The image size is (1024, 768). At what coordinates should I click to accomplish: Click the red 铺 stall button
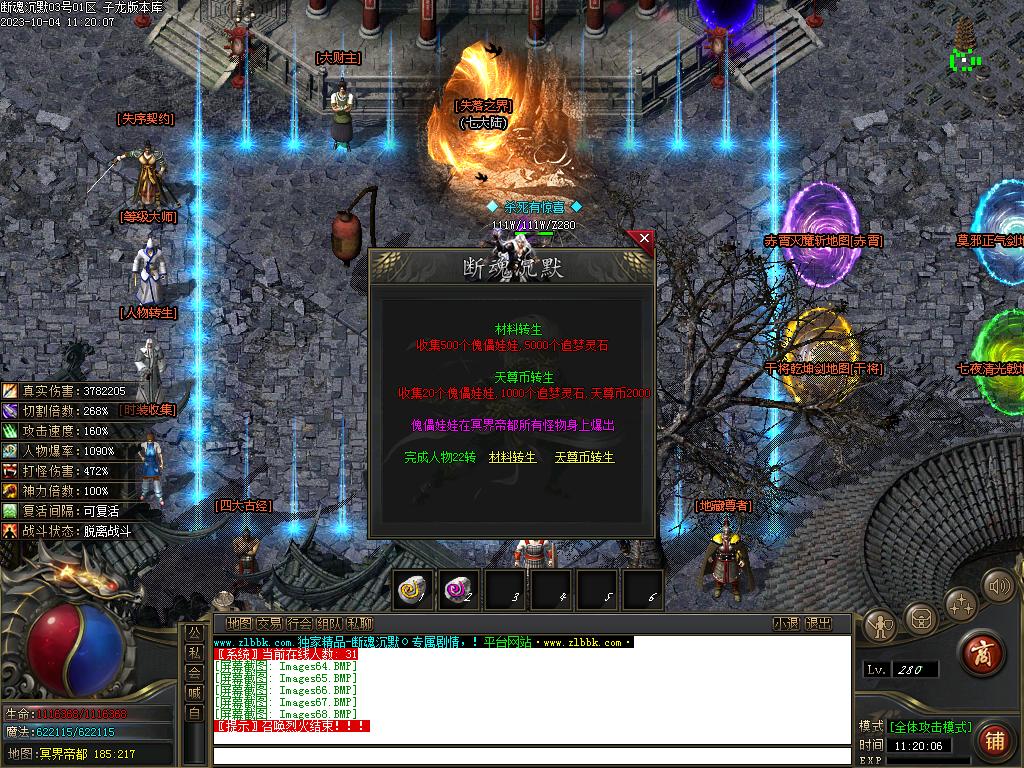click(x=993, y=740)
